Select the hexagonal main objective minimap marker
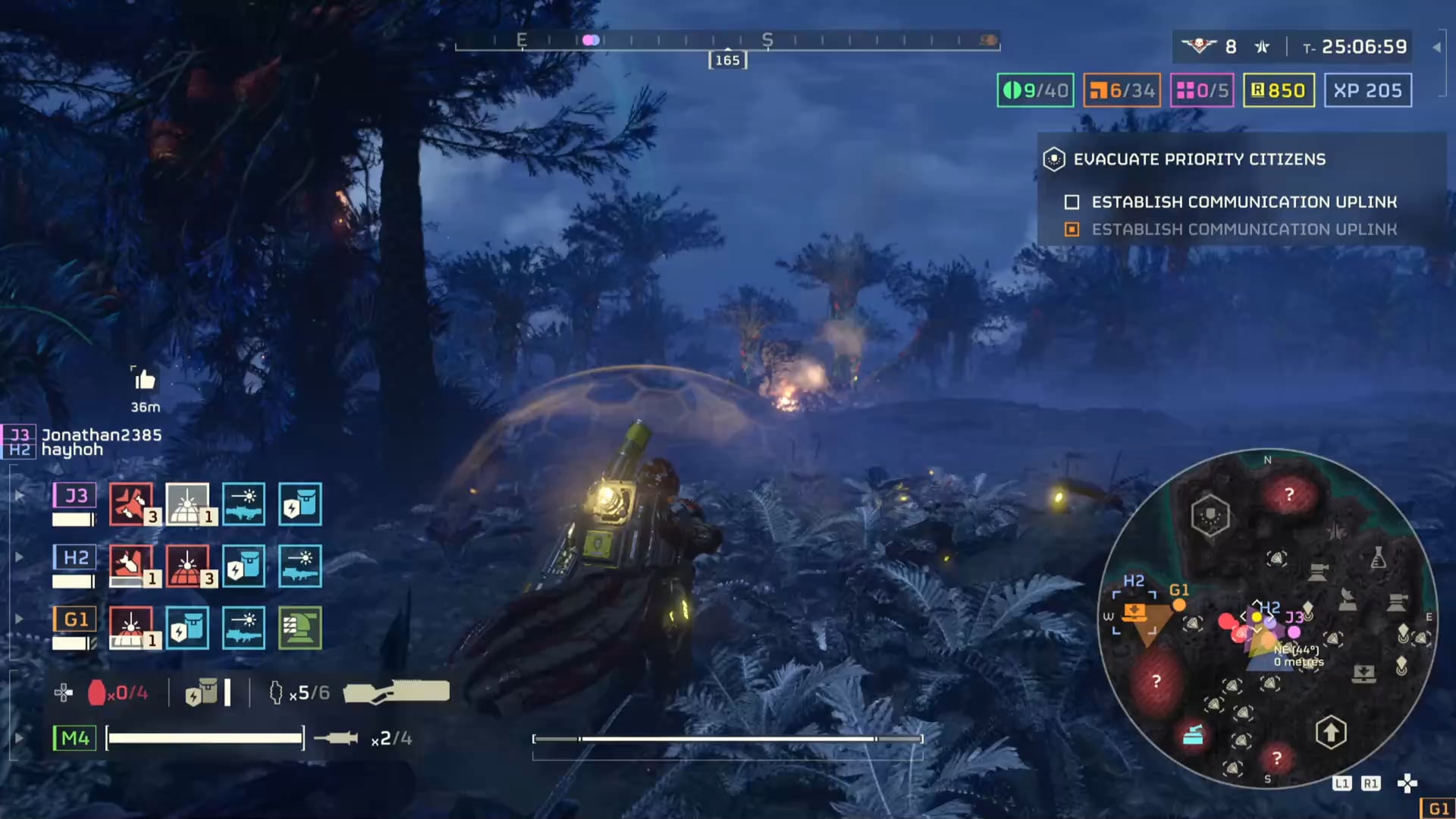This screenshot has height=819, width=1456. (x=1210, y=516)
